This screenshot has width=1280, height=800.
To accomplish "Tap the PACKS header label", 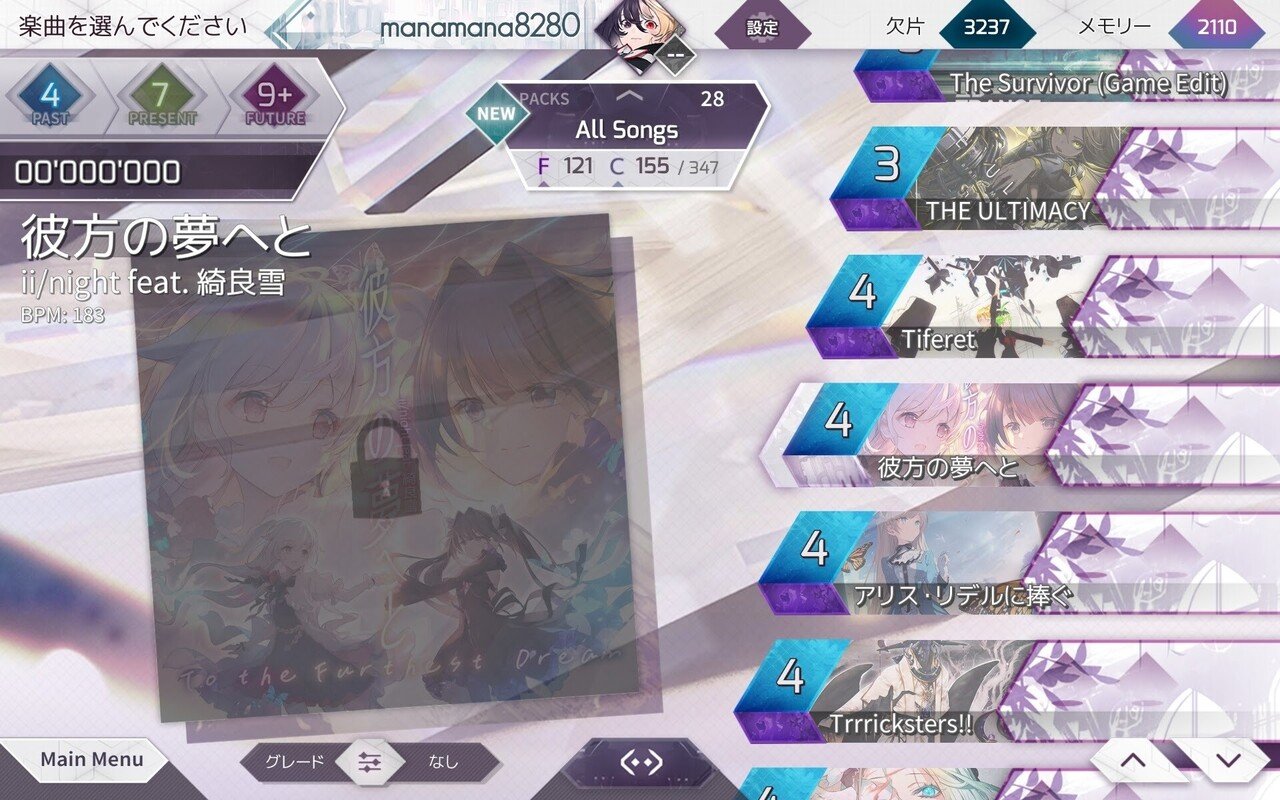I will 543,98.
